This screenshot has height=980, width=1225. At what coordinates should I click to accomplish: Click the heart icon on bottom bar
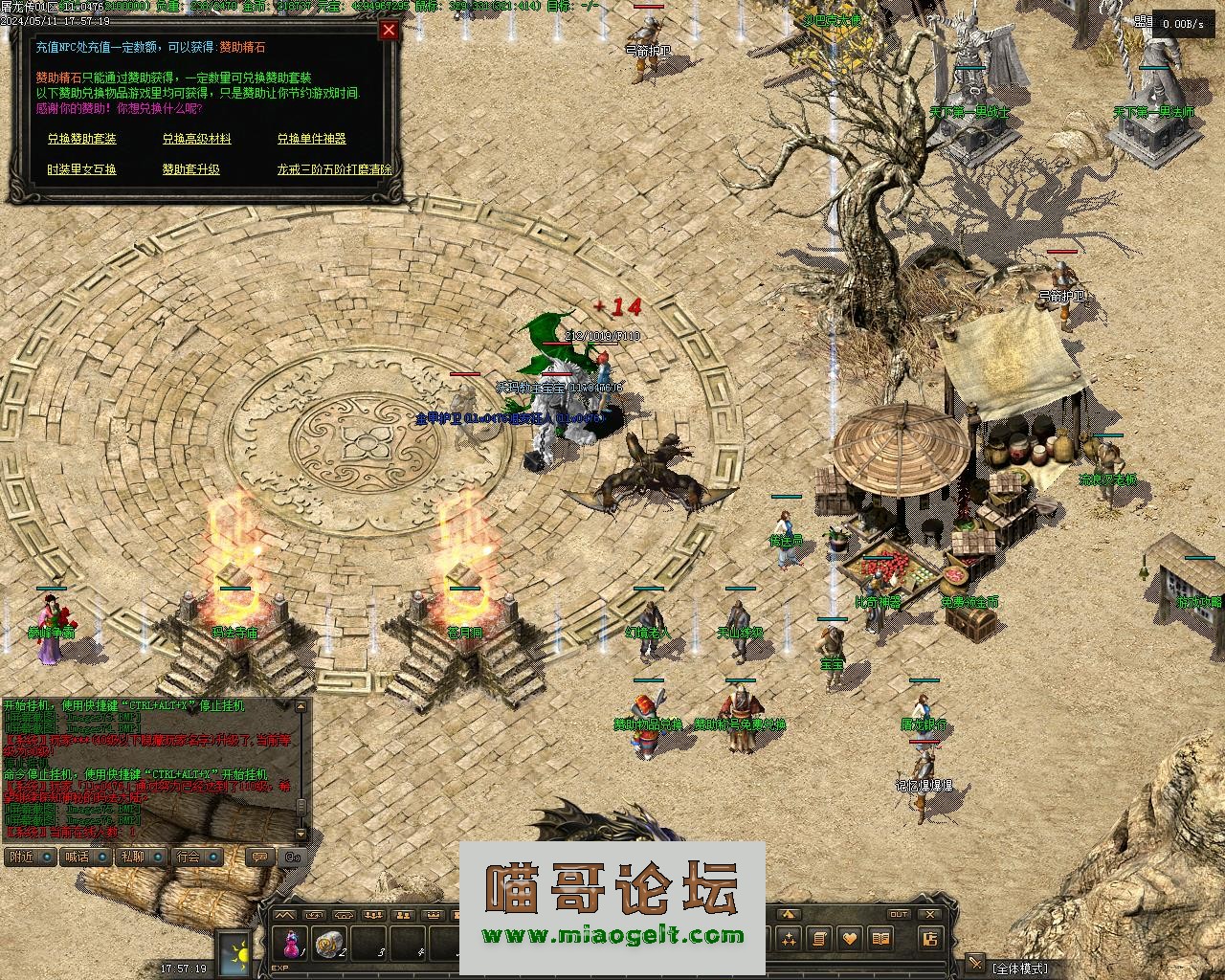click(850, 939)
